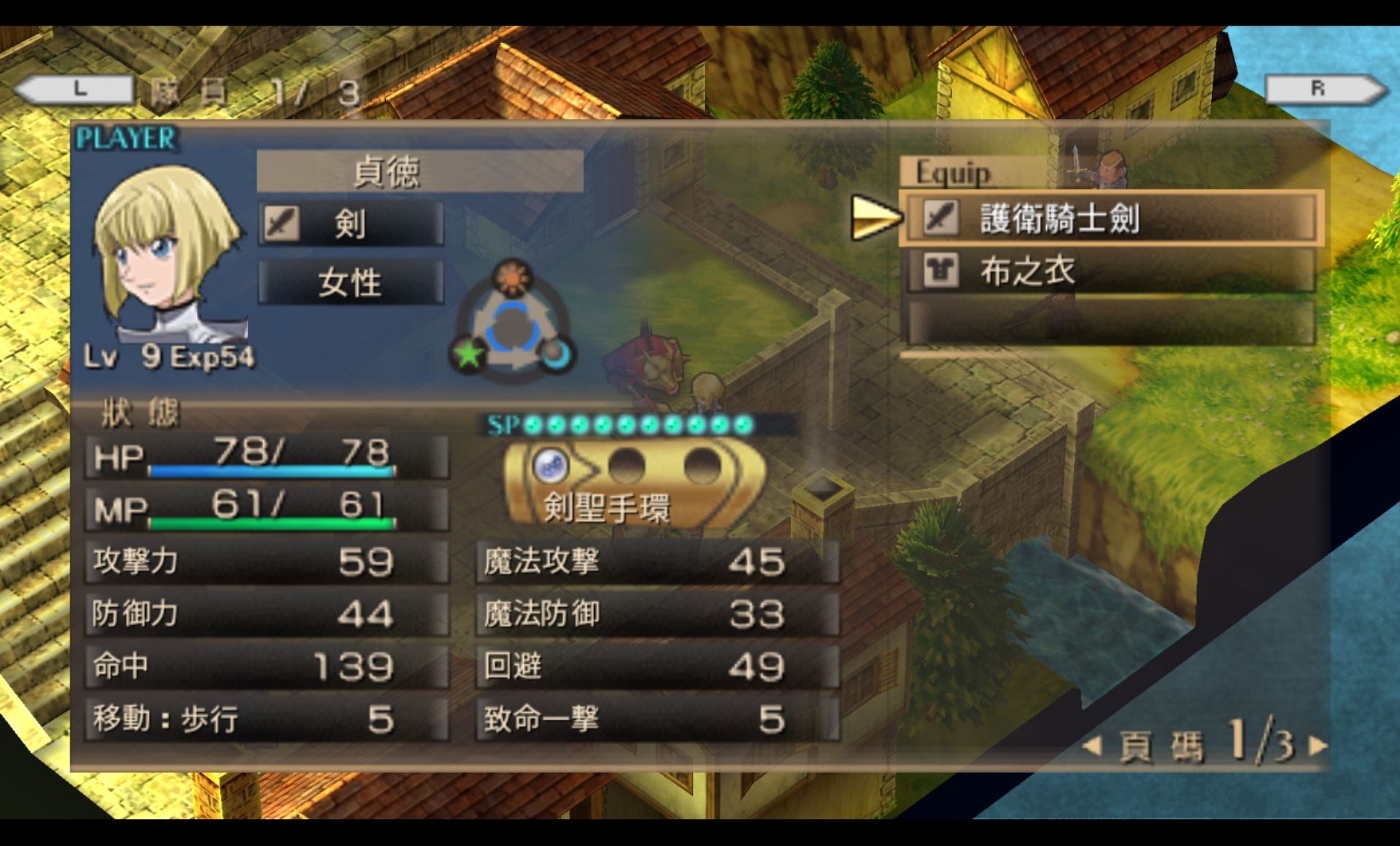The width and height of the screenshot is (1400, 846).
Task: Select the 劍 weapon type label
Action: (351, 223)
